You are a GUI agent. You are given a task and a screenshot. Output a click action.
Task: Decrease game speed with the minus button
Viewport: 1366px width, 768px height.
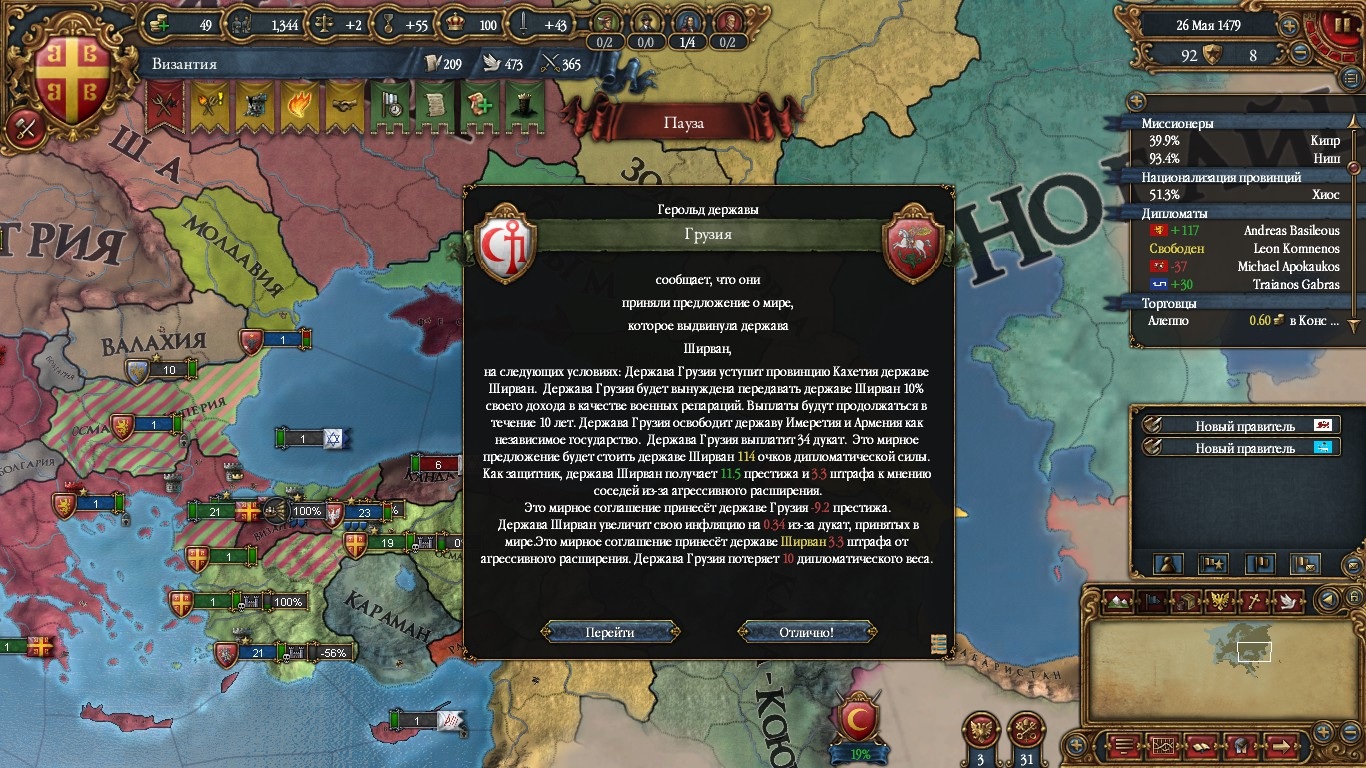[x=1301, y=54]
